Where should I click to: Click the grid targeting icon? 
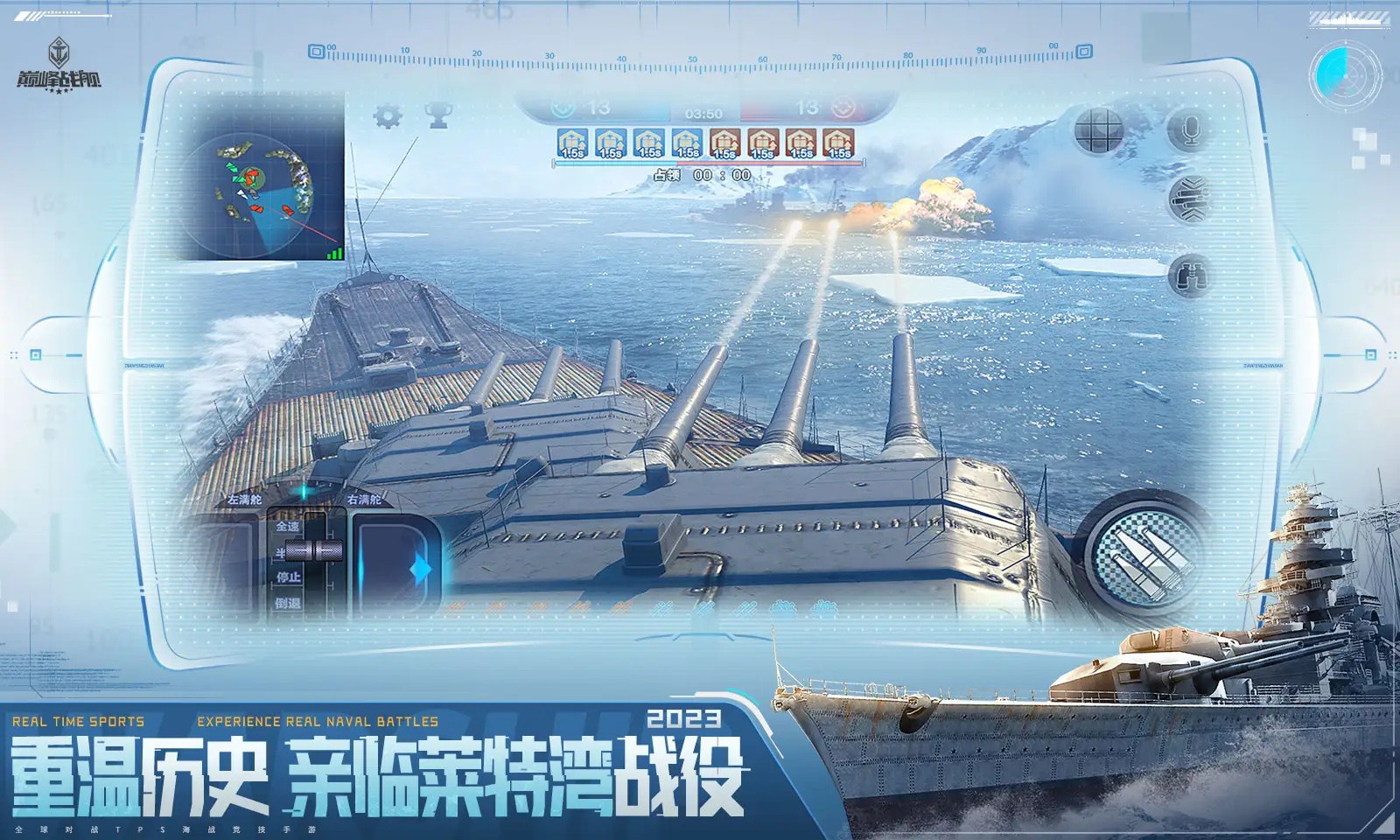[x=1098, y=129]
